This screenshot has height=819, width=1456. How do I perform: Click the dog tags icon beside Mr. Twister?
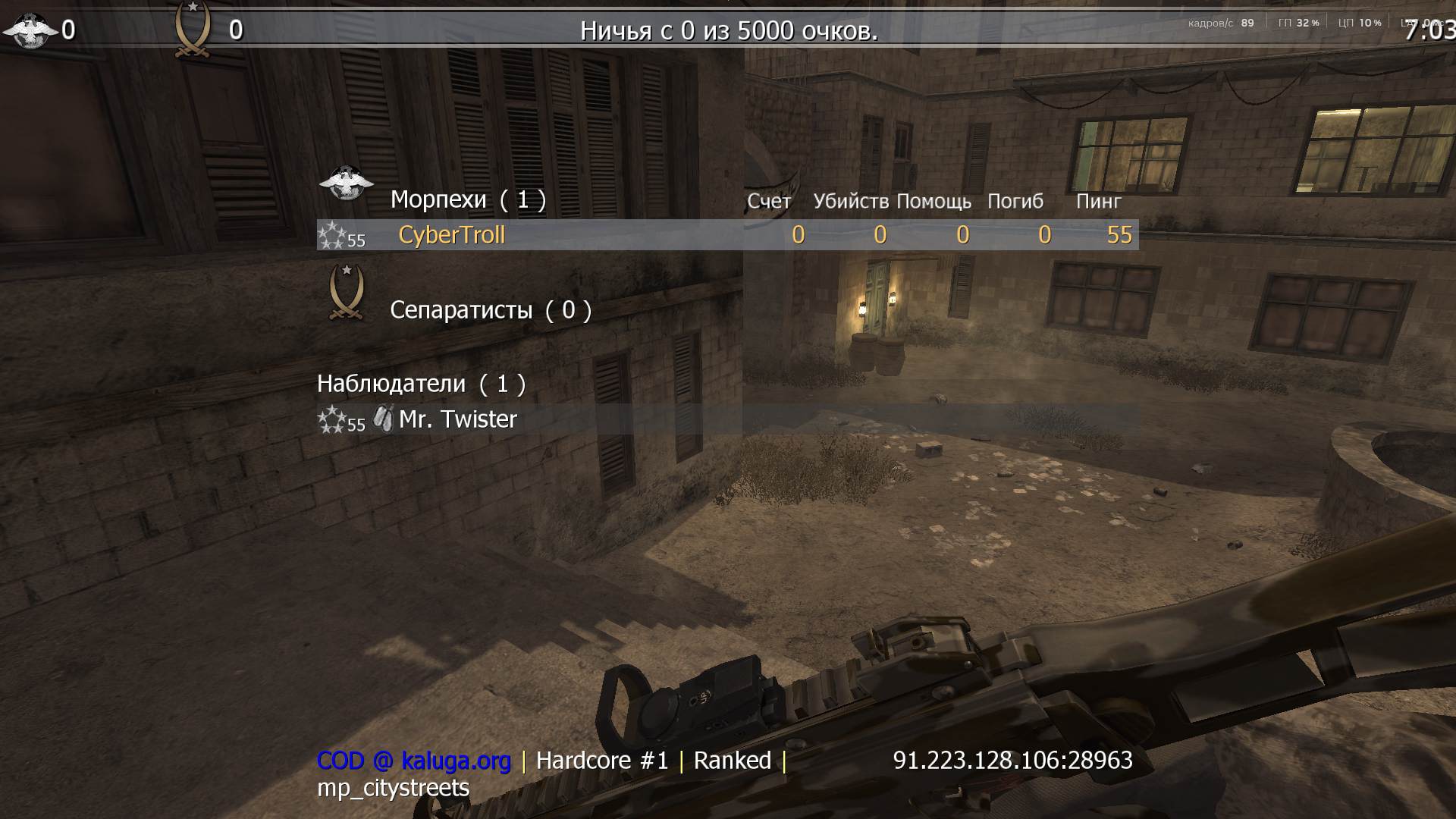pyautogui.click(x=384, y=419)
